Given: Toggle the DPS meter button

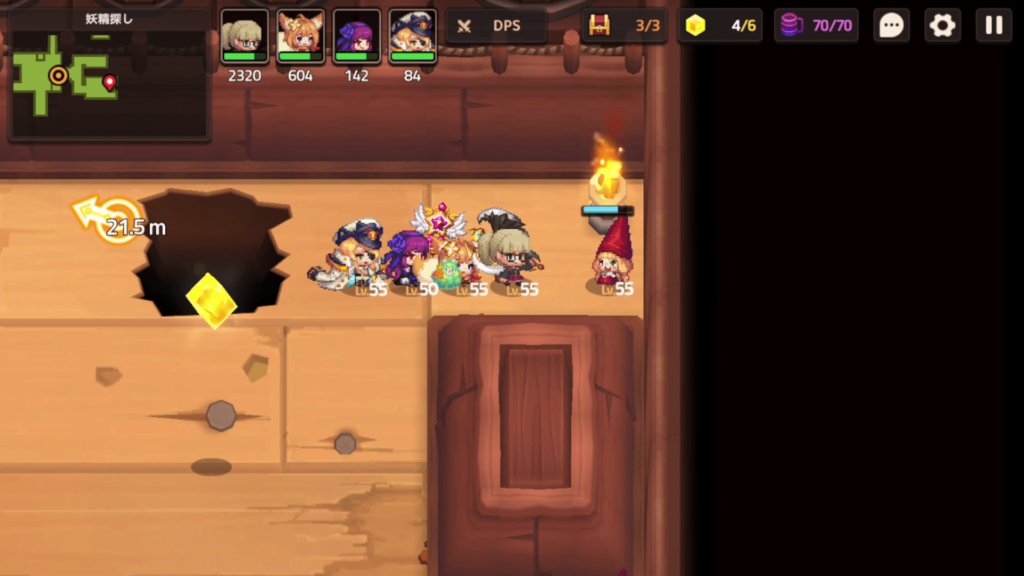Looking at the screenshot, I should tap(496, 26).
